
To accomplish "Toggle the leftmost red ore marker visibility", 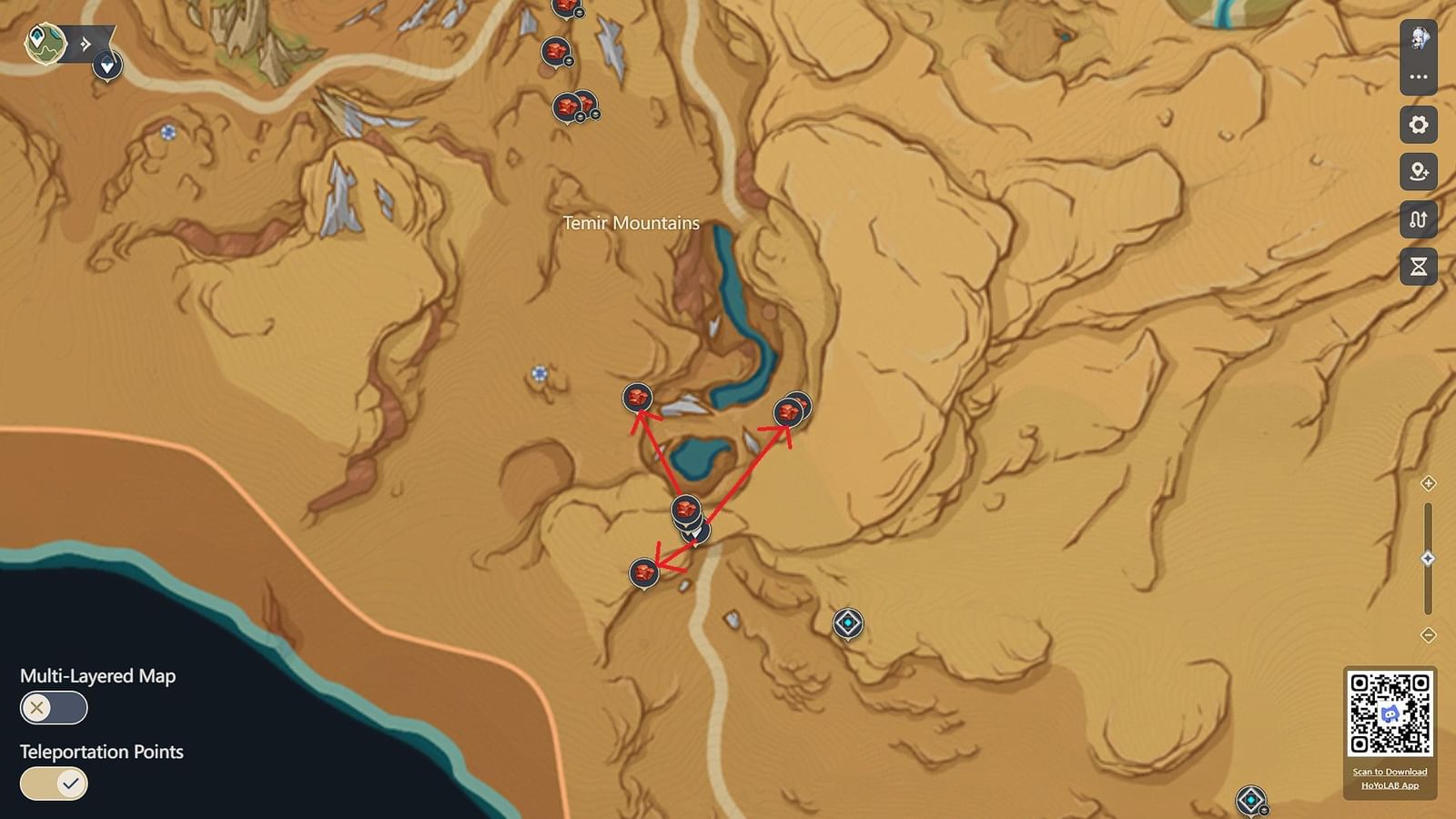I will [638, 398].
